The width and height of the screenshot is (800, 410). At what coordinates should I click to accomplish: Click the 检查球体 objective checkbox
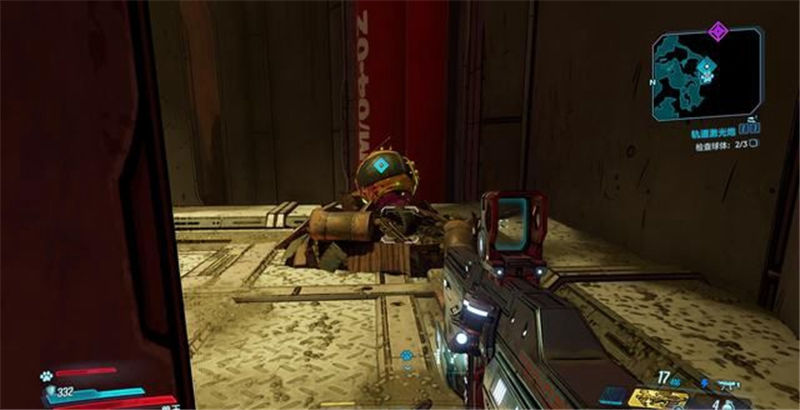click(x=753, y=144)
